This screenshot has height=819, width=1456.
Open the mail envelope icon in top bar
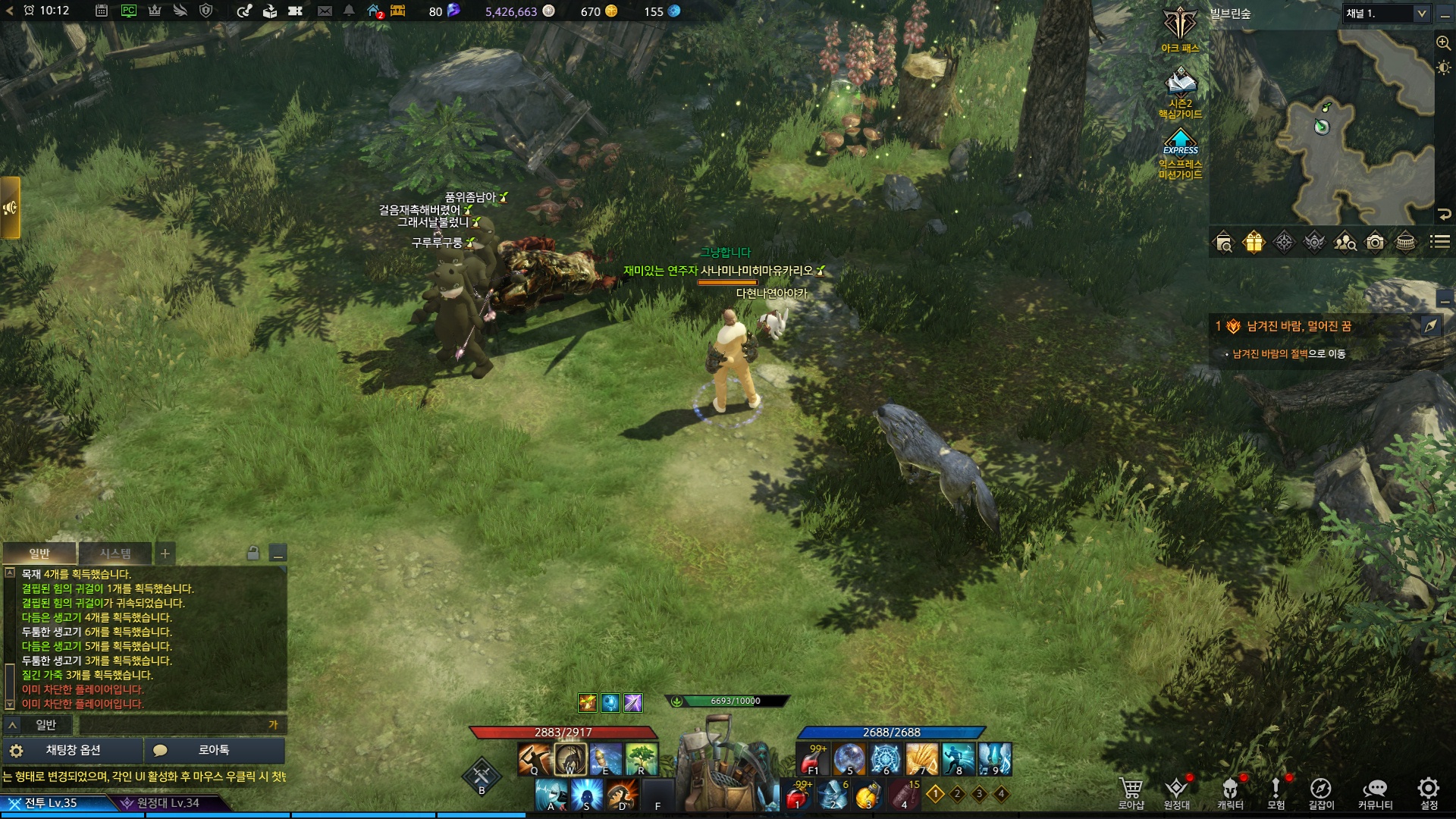click(x=325, y=11)
